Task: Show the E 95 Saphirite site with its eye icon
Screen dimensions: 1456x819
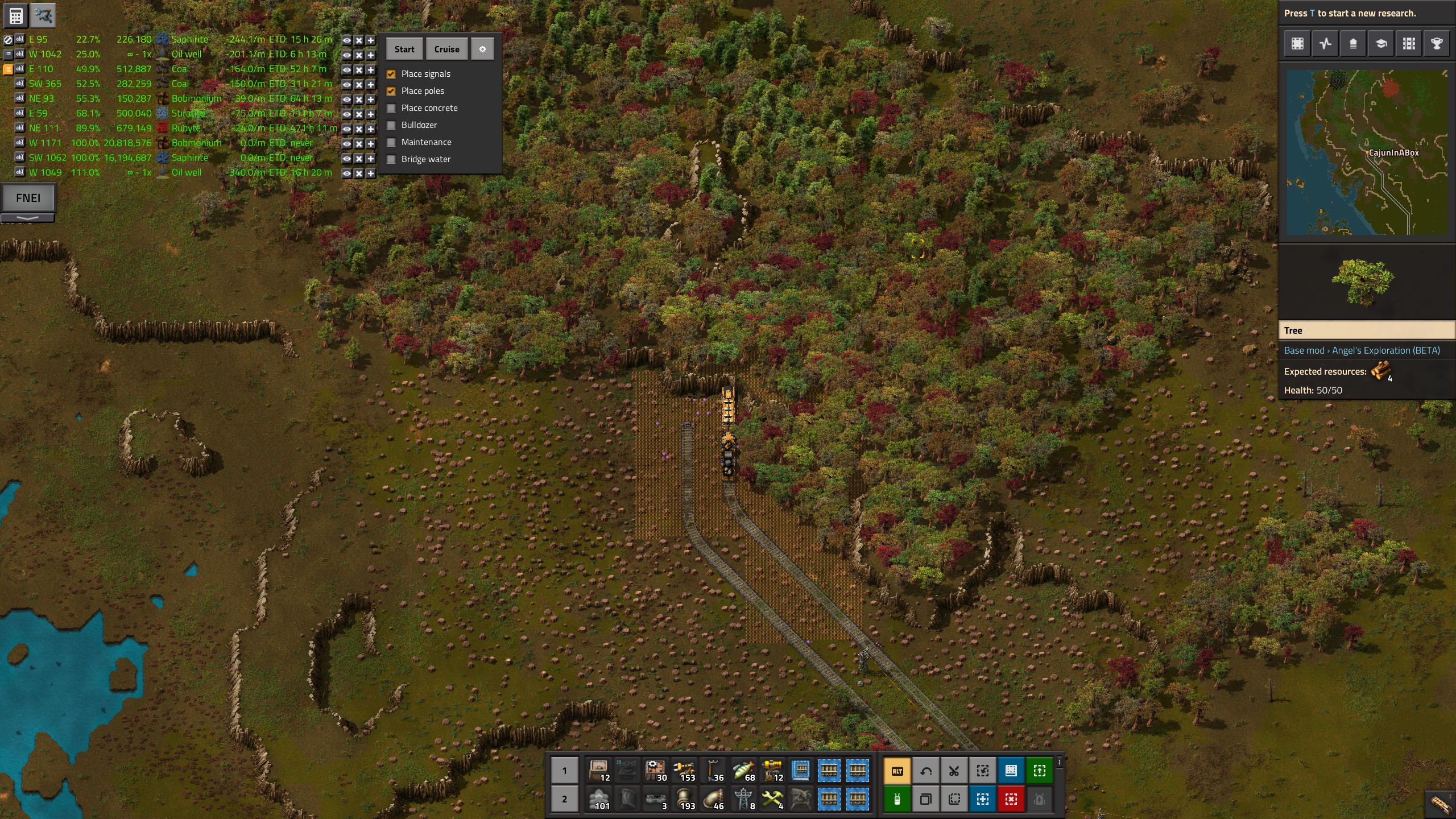Action: [346, 40]
